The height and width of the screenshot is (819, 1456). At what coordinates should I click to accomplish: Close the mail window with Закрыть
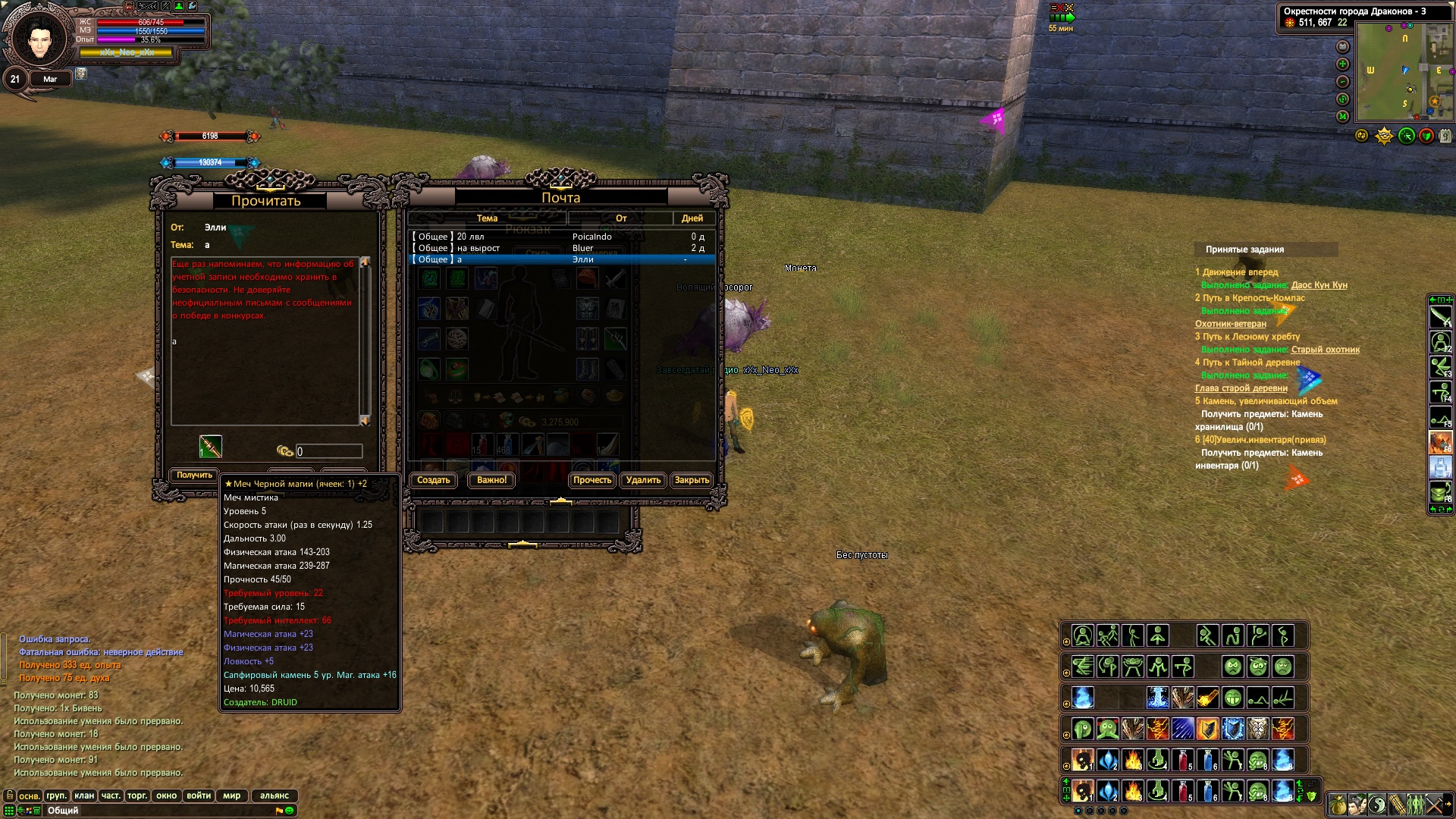tap(692, 480)
